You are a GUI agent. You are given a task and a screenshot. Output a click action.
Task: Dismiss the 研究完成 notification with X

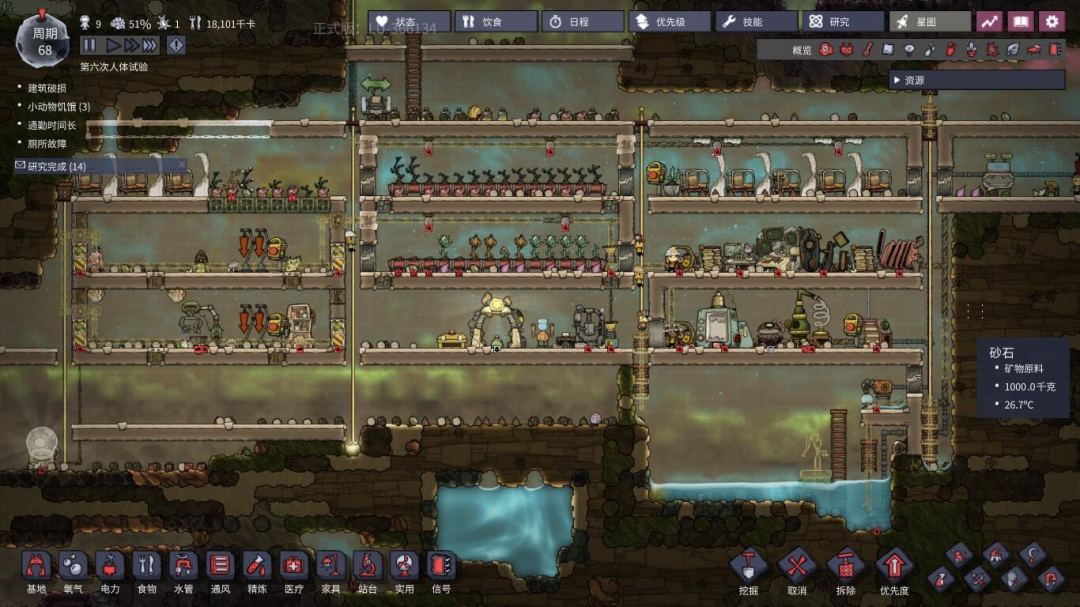click(181, 166)
